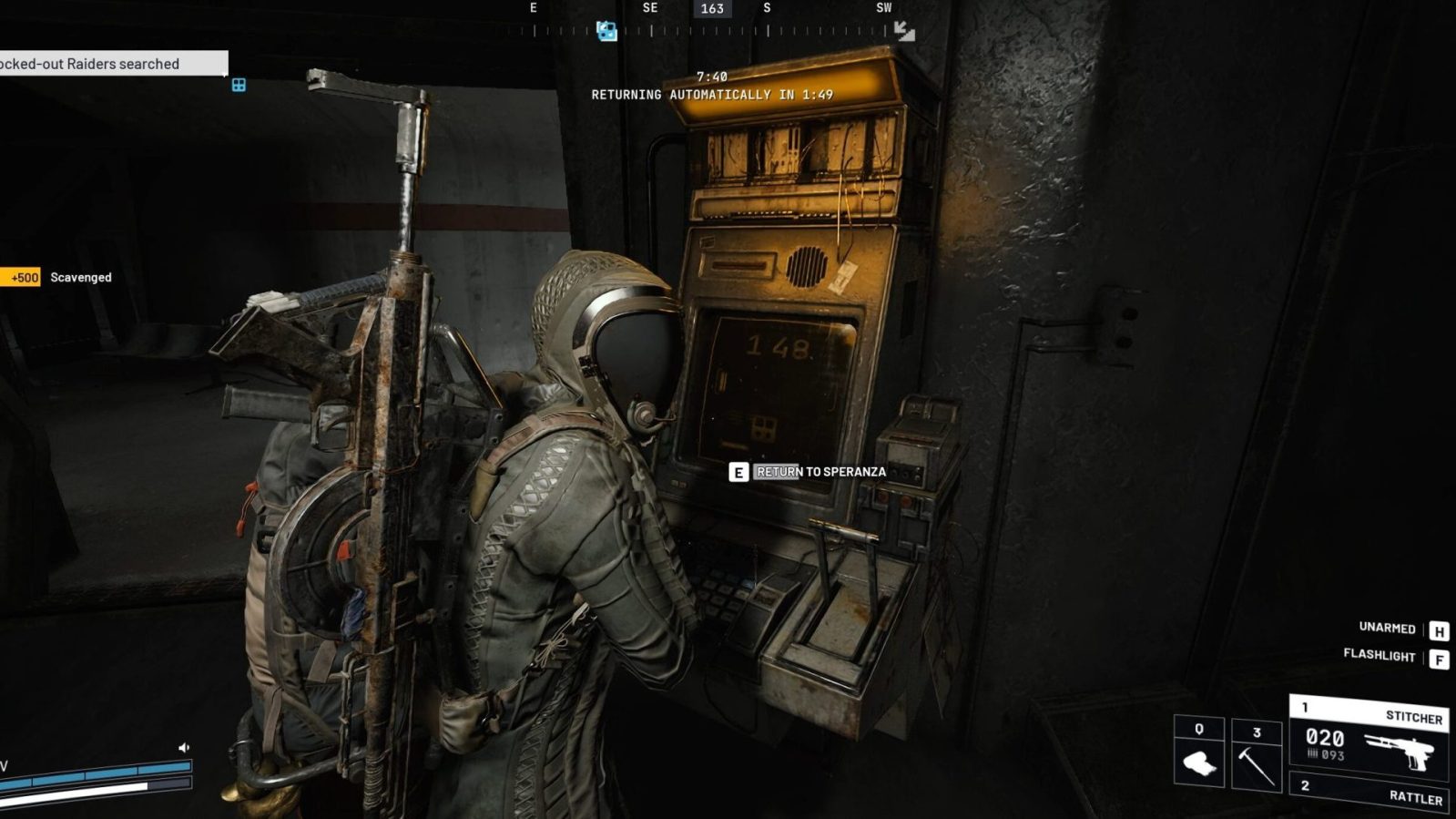Click the Raiders searched objective tracker

111,64
